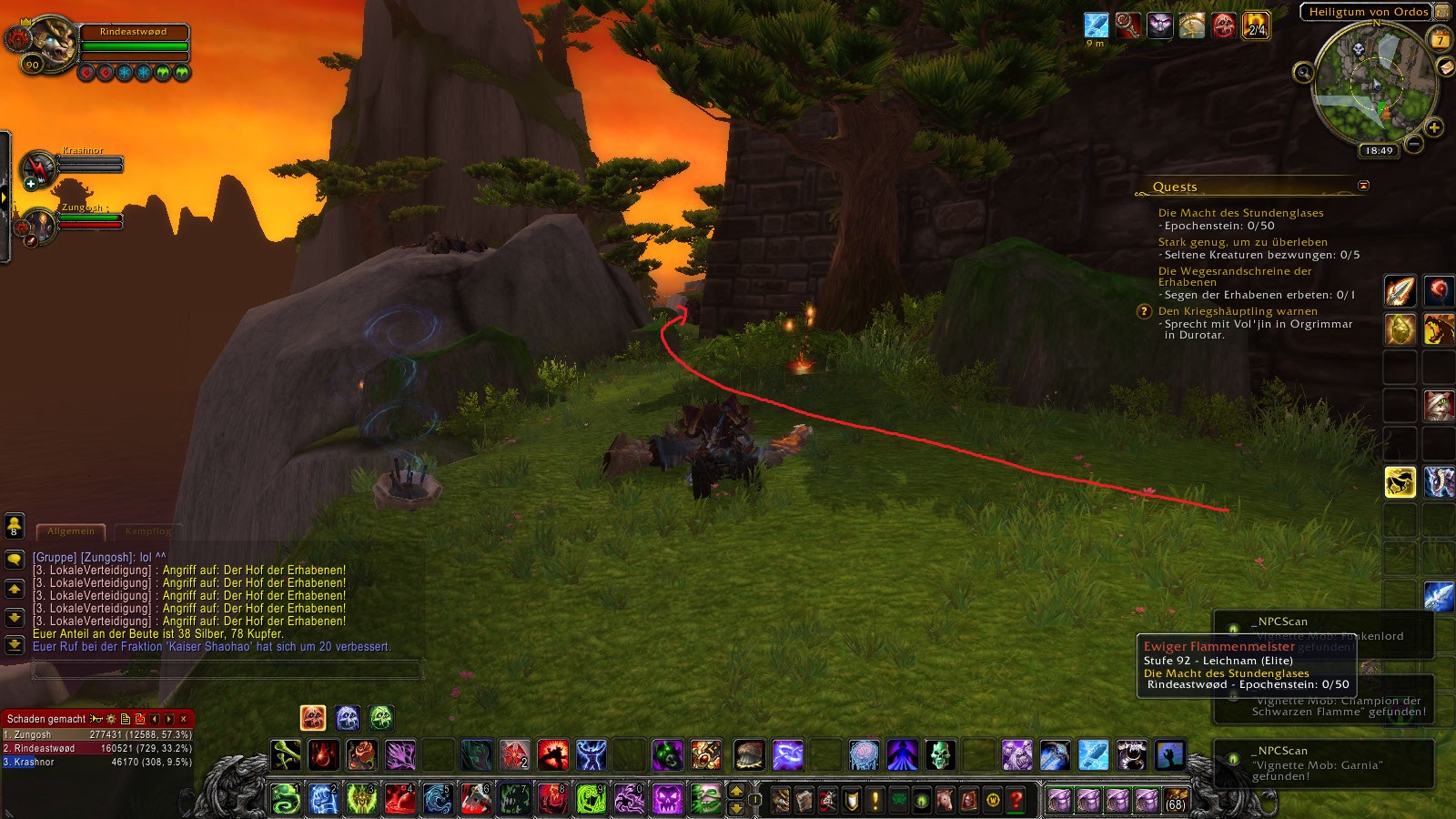Jump chat to the bottom
This screenshot has height=819, width=1456.
point(15,645)
